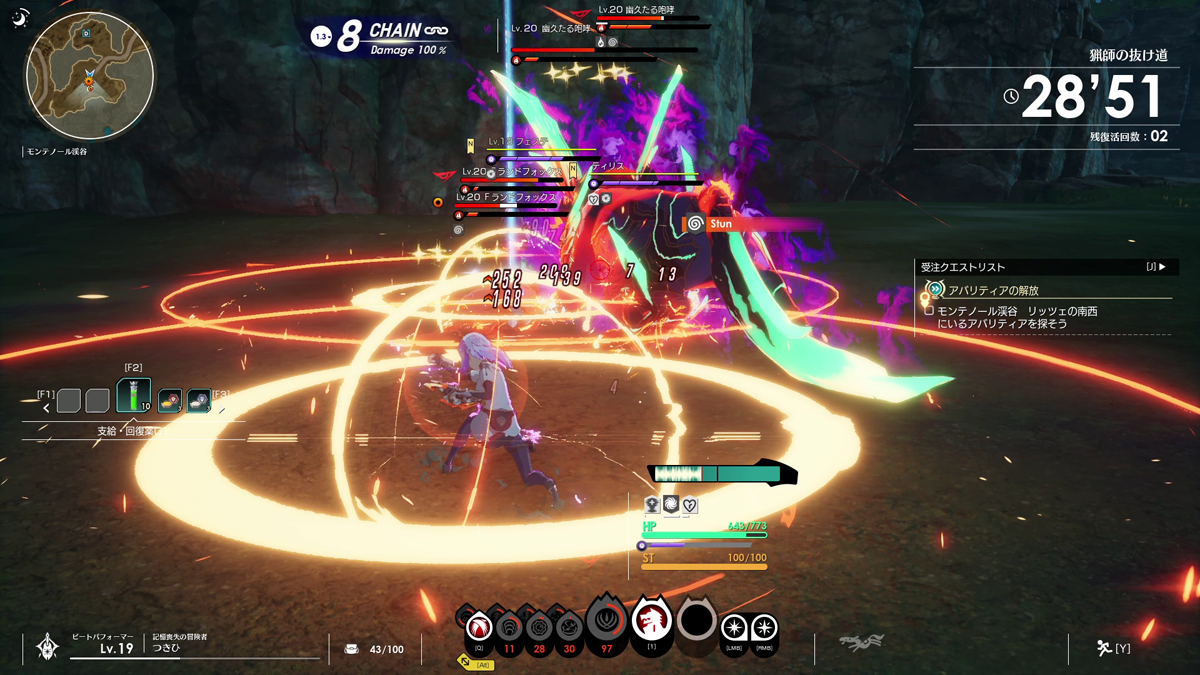This screenshot has height=675, width=1200.
Task: Activate the red wing skill icon
Action: click(x=479, y=628)
